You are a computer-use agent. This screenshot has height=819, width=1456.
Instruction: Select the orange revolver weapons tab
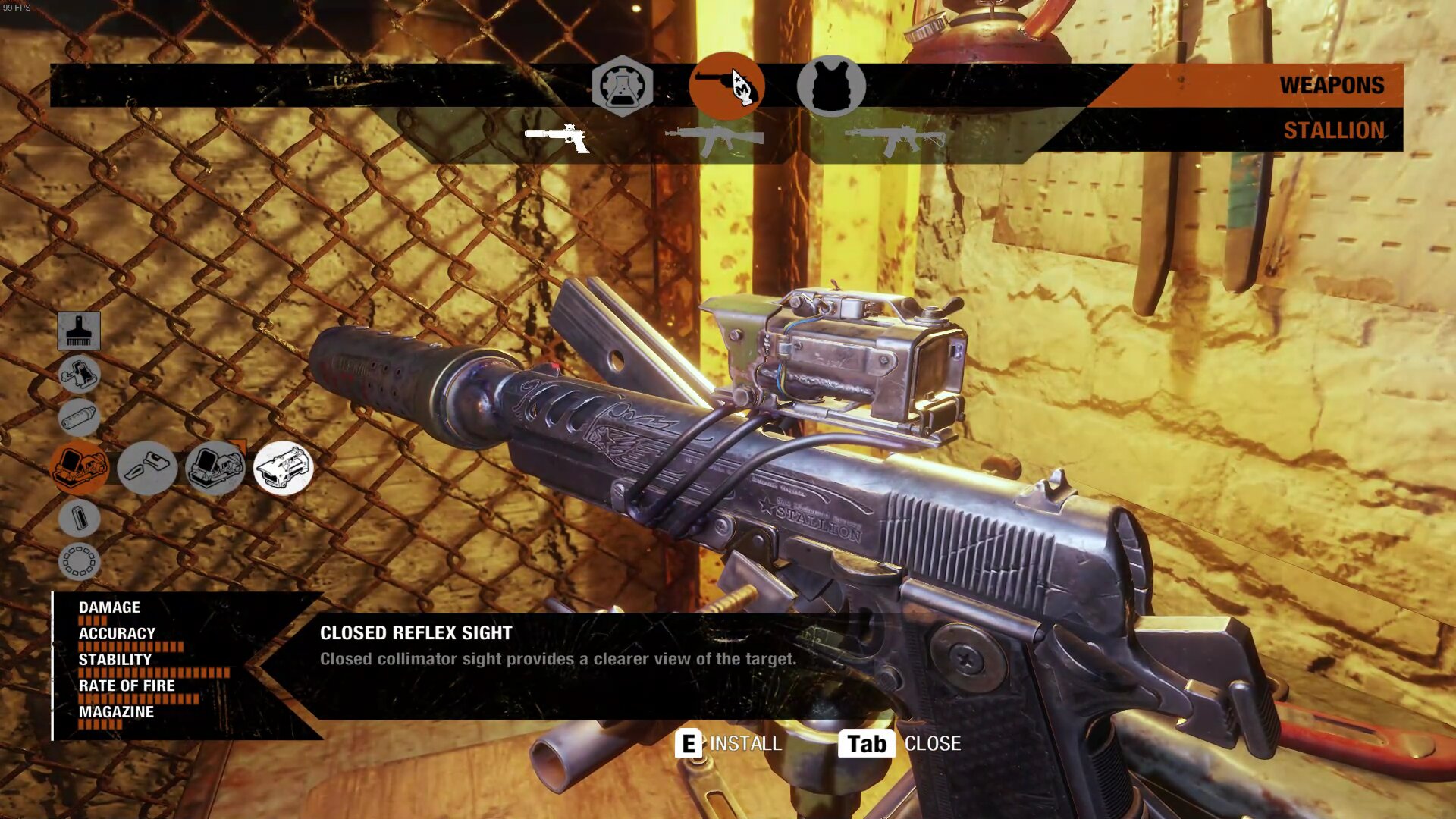click(726, 86)
